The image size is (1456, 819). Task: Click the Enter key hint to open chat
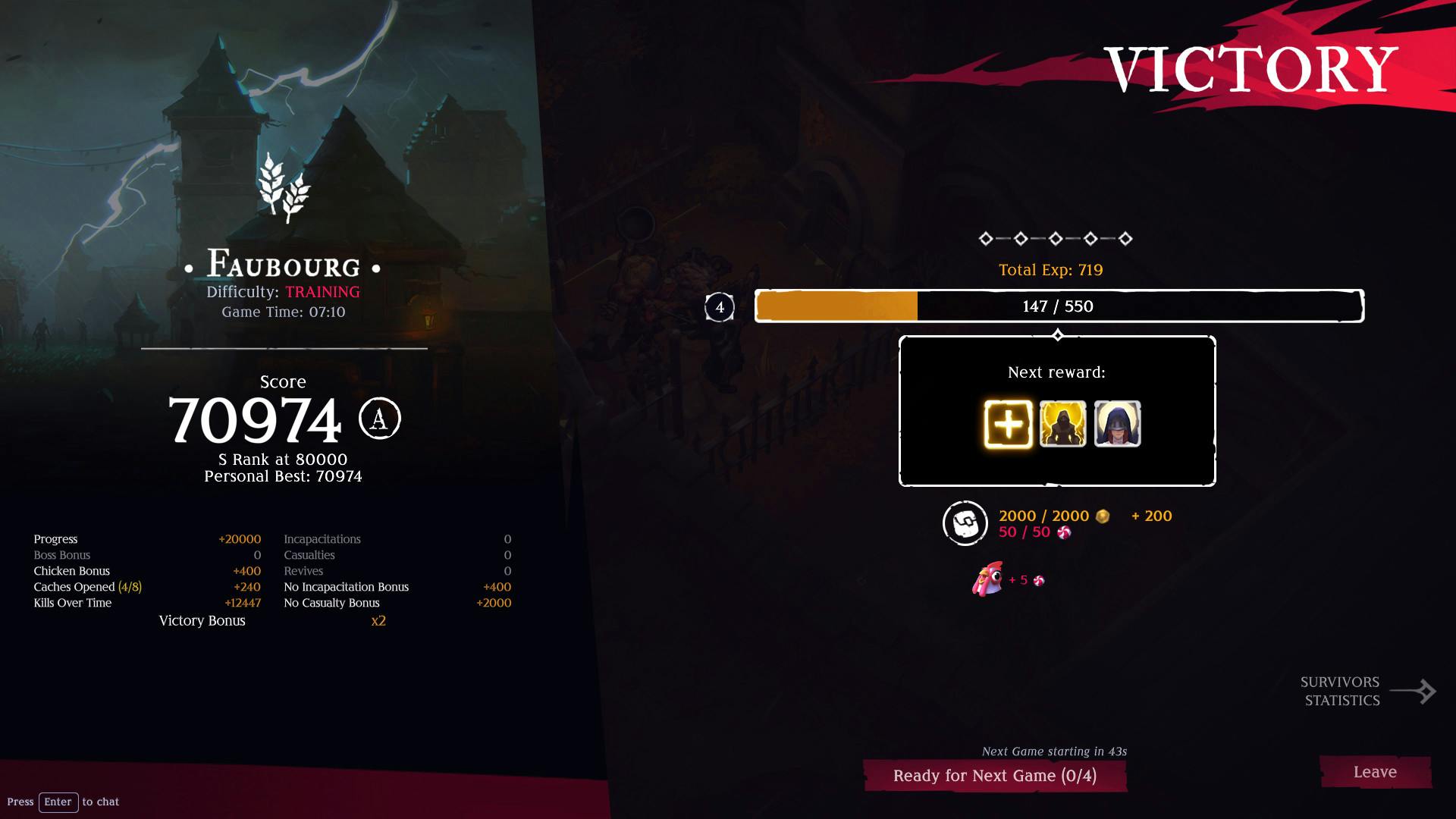(x=58, y=802)
